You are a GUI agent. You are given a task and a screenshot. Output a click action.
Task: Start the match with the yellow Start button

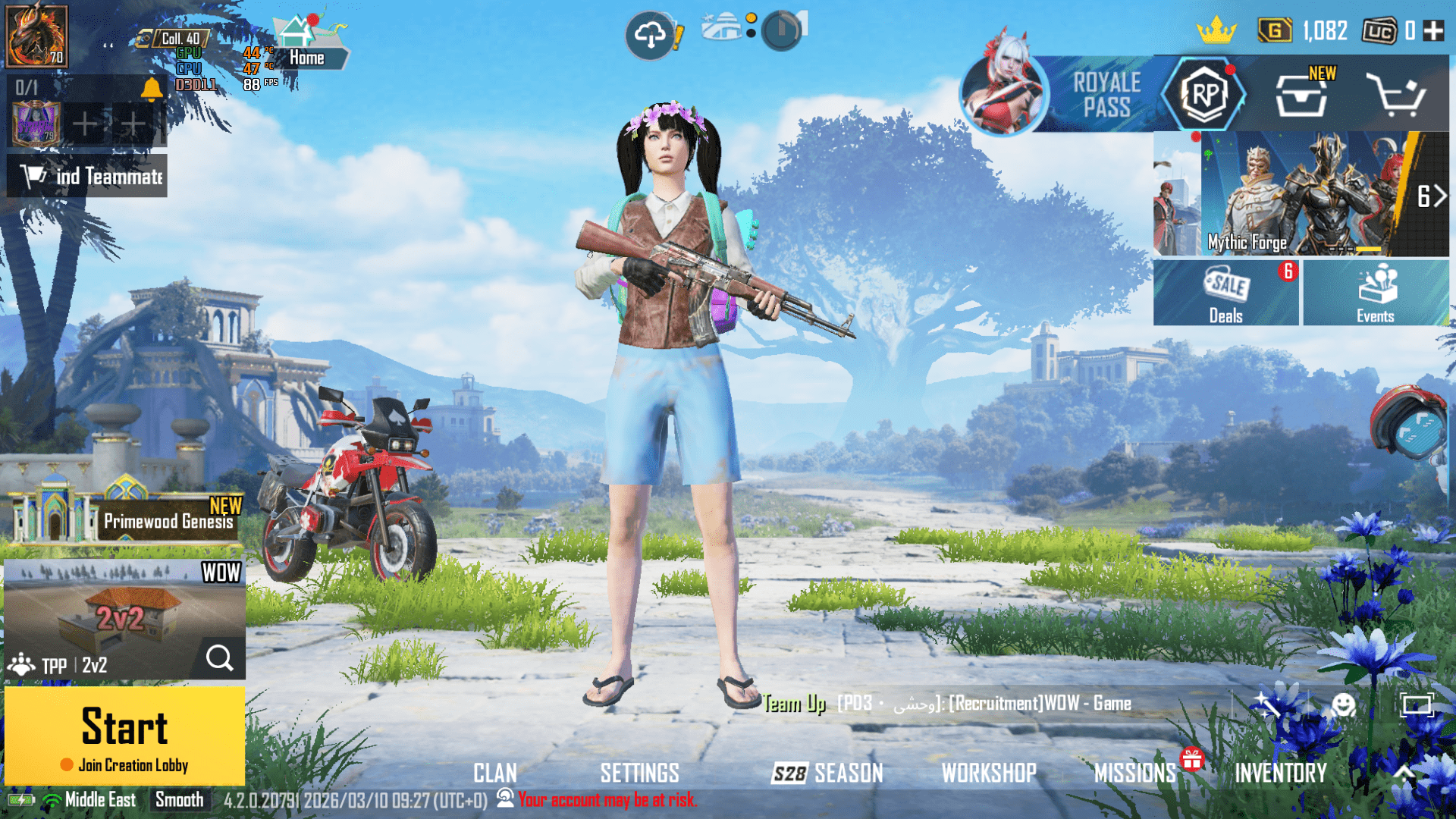pyautogui.click(x=124, y=734)
